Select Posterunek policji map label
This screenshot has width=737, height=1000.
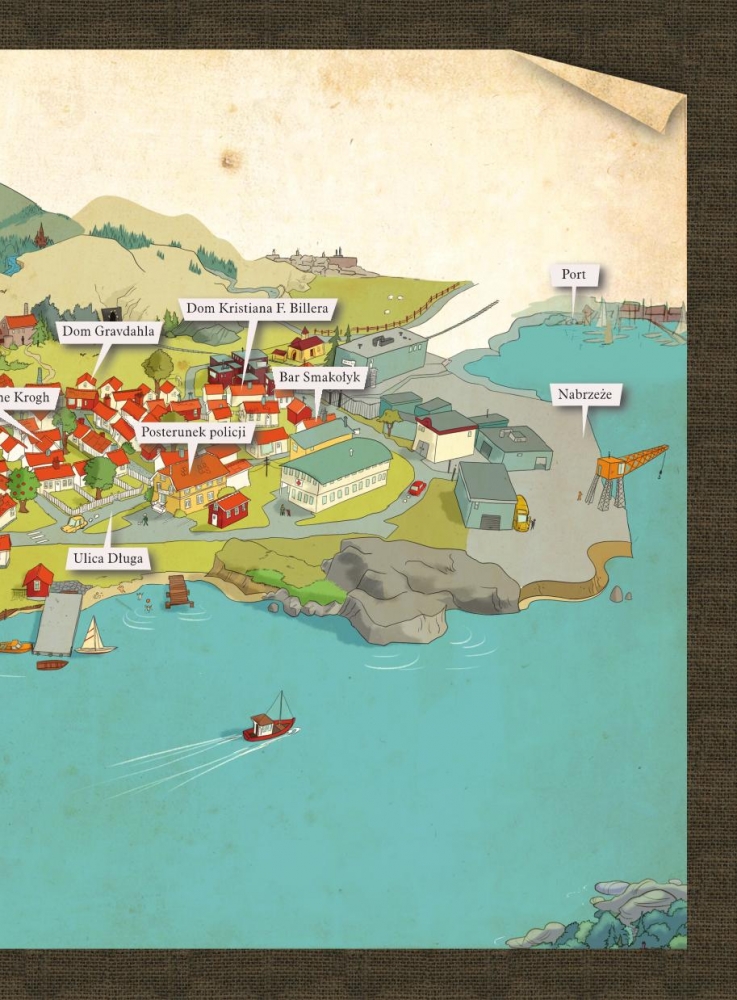pyautogui.click(x=196, y=433)
